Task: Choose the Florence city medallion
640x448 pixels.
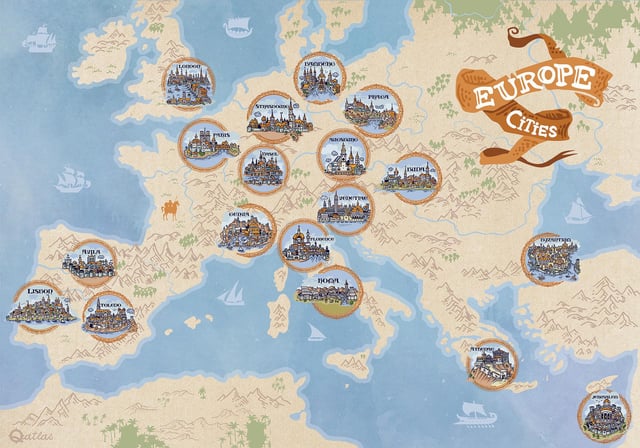Action: pos(304,245)
